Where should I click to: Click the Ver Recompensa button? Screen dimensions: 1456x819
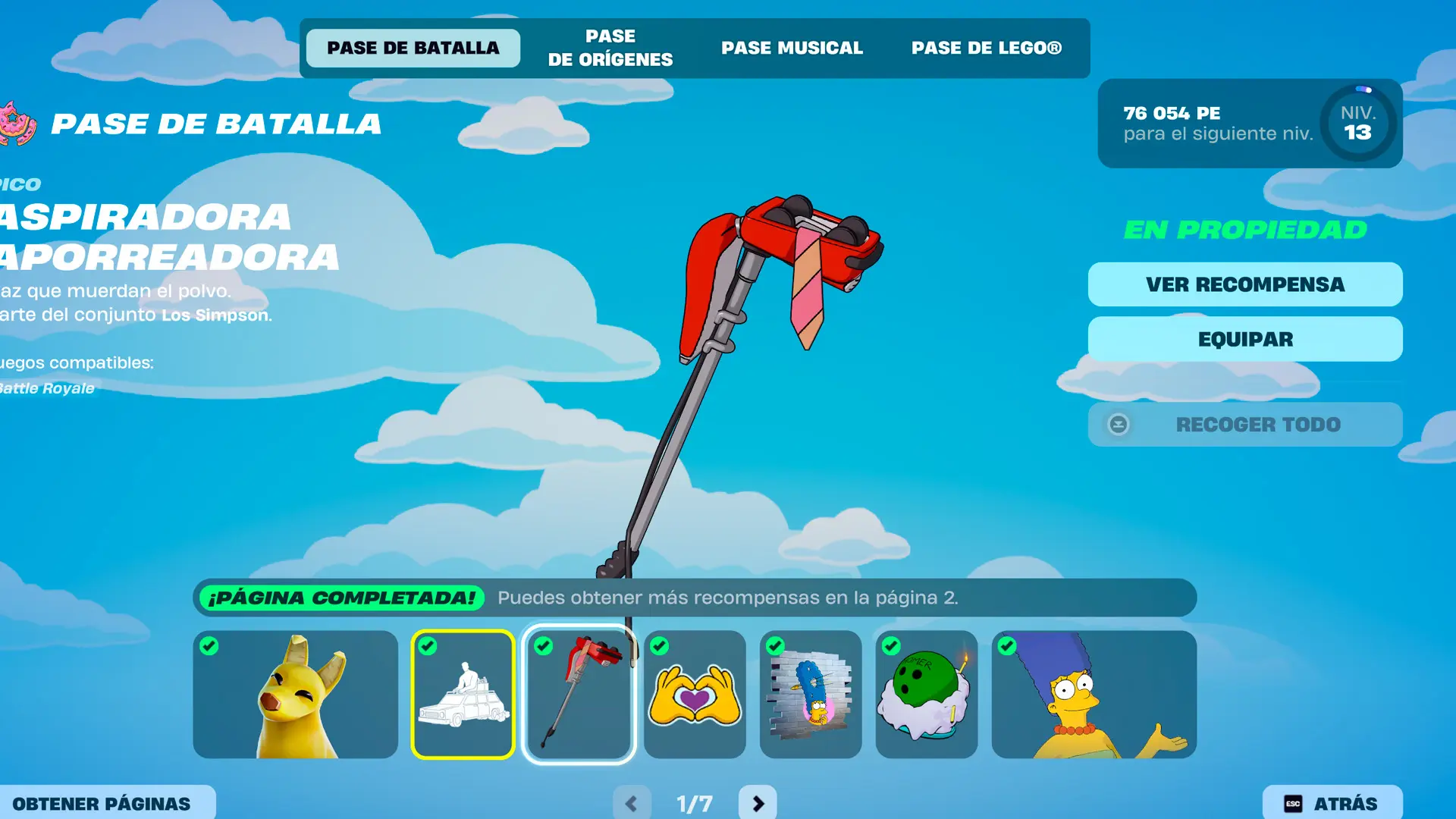click(x=1245, y=284)
